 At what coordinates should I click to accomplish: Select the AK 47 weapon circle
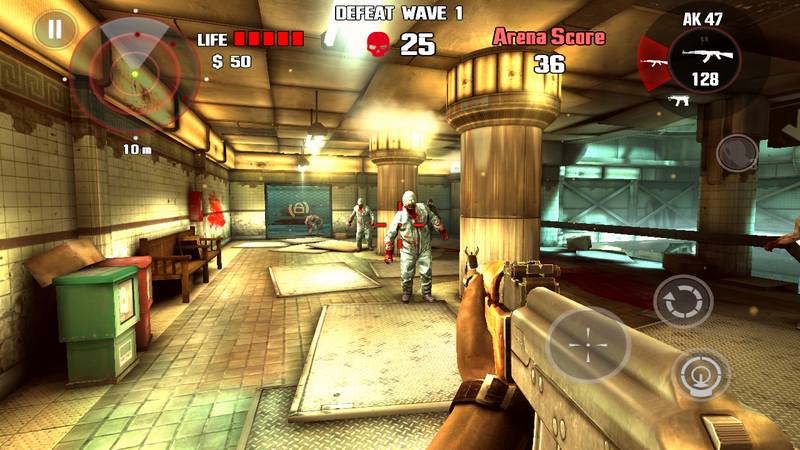coord(705,59)
